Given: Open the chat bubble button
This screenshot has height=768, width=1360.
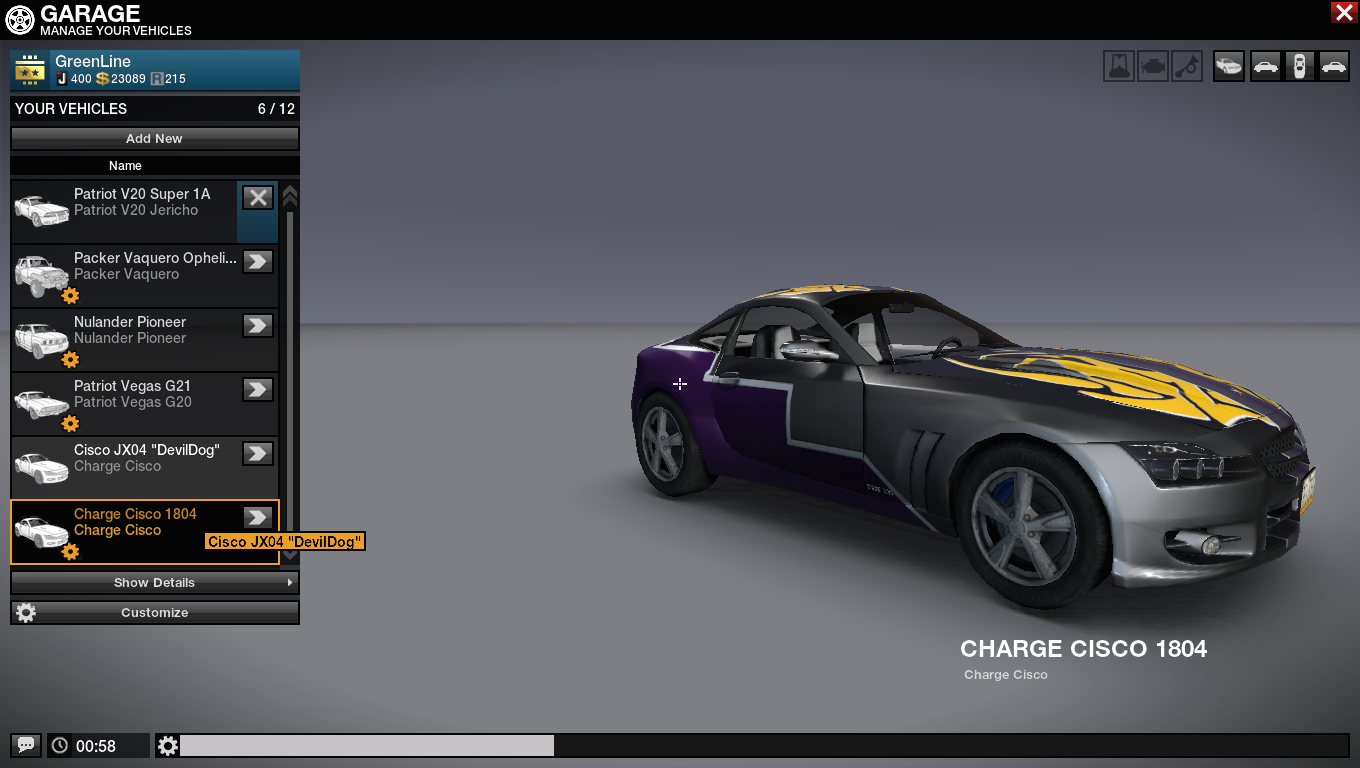Looking at the screenshot, I should tap(26, 745).
